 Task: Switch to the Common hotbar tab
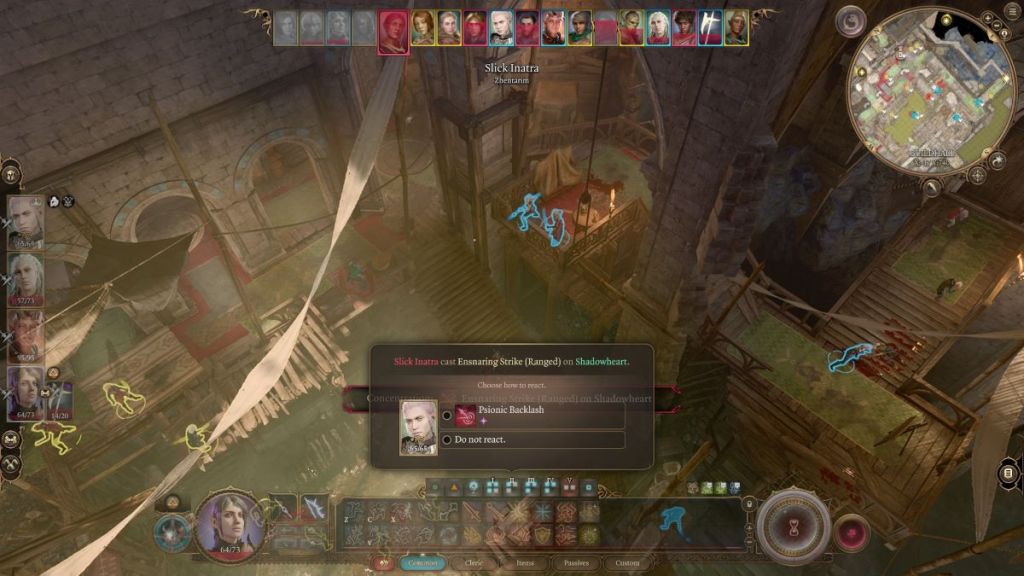[x=423, y=563]
